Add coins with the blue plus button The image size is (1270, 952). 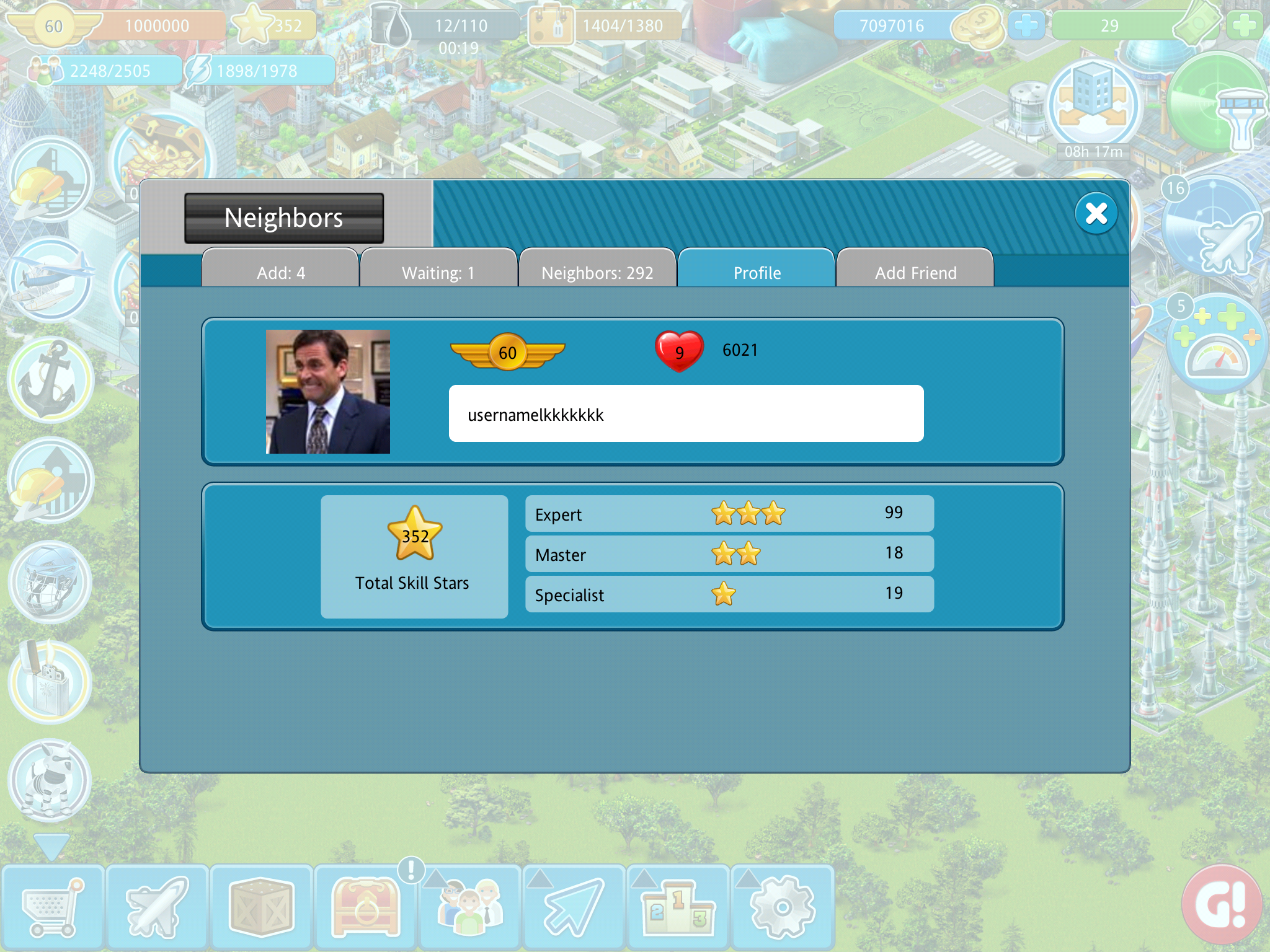pyautogui.click(x=1026, y=25)
